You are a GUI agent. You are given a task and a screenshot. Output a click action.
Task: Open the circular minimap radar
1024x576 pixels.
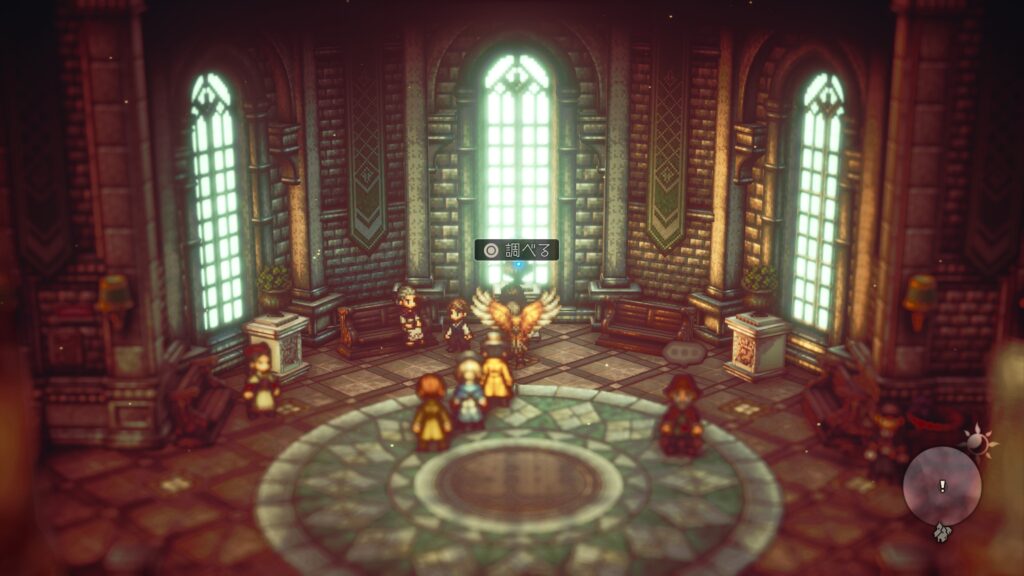pyautogui.click(x=941, y=486)
